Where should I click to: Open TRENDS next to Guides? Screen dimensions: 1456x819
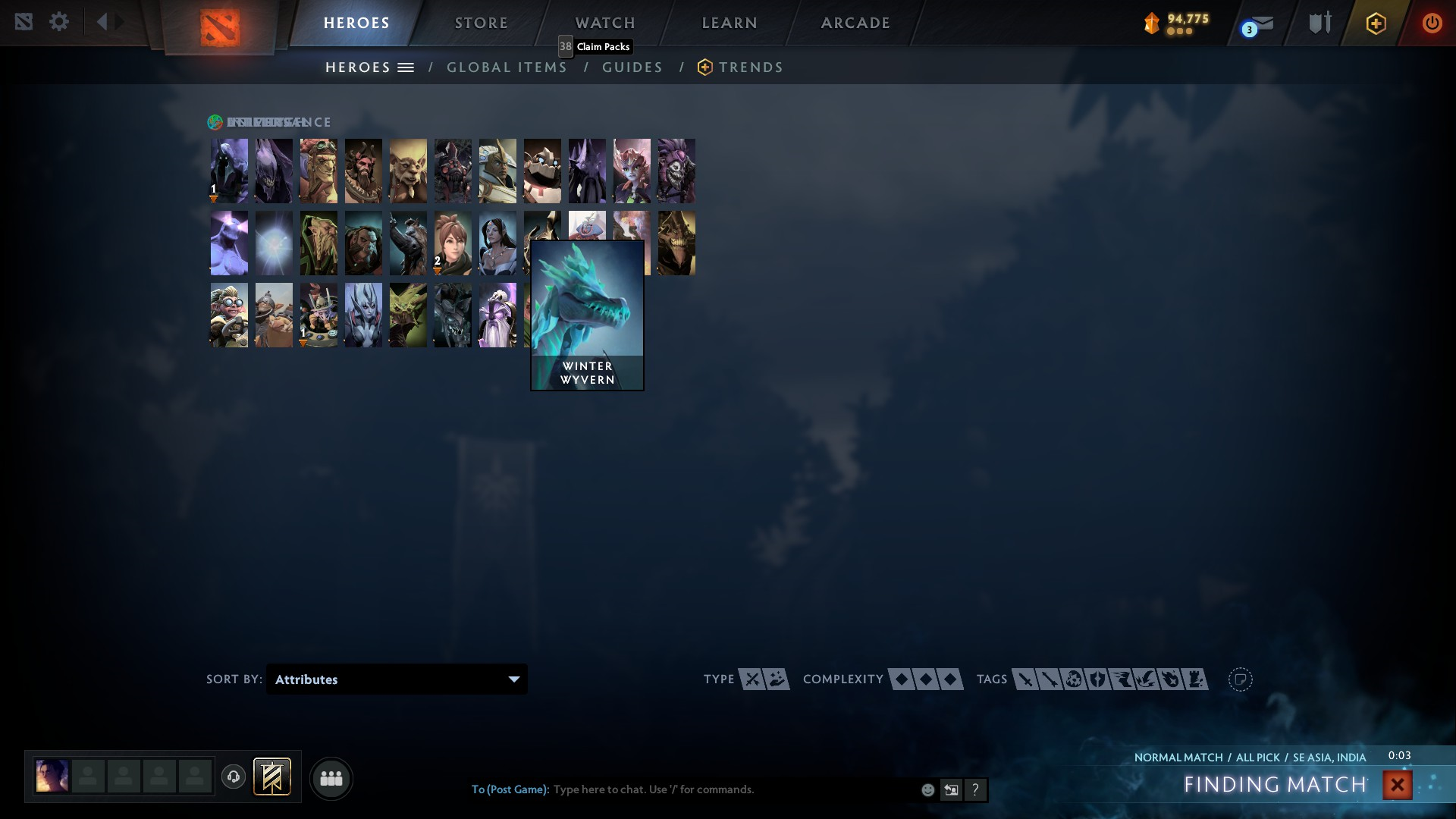752,67
